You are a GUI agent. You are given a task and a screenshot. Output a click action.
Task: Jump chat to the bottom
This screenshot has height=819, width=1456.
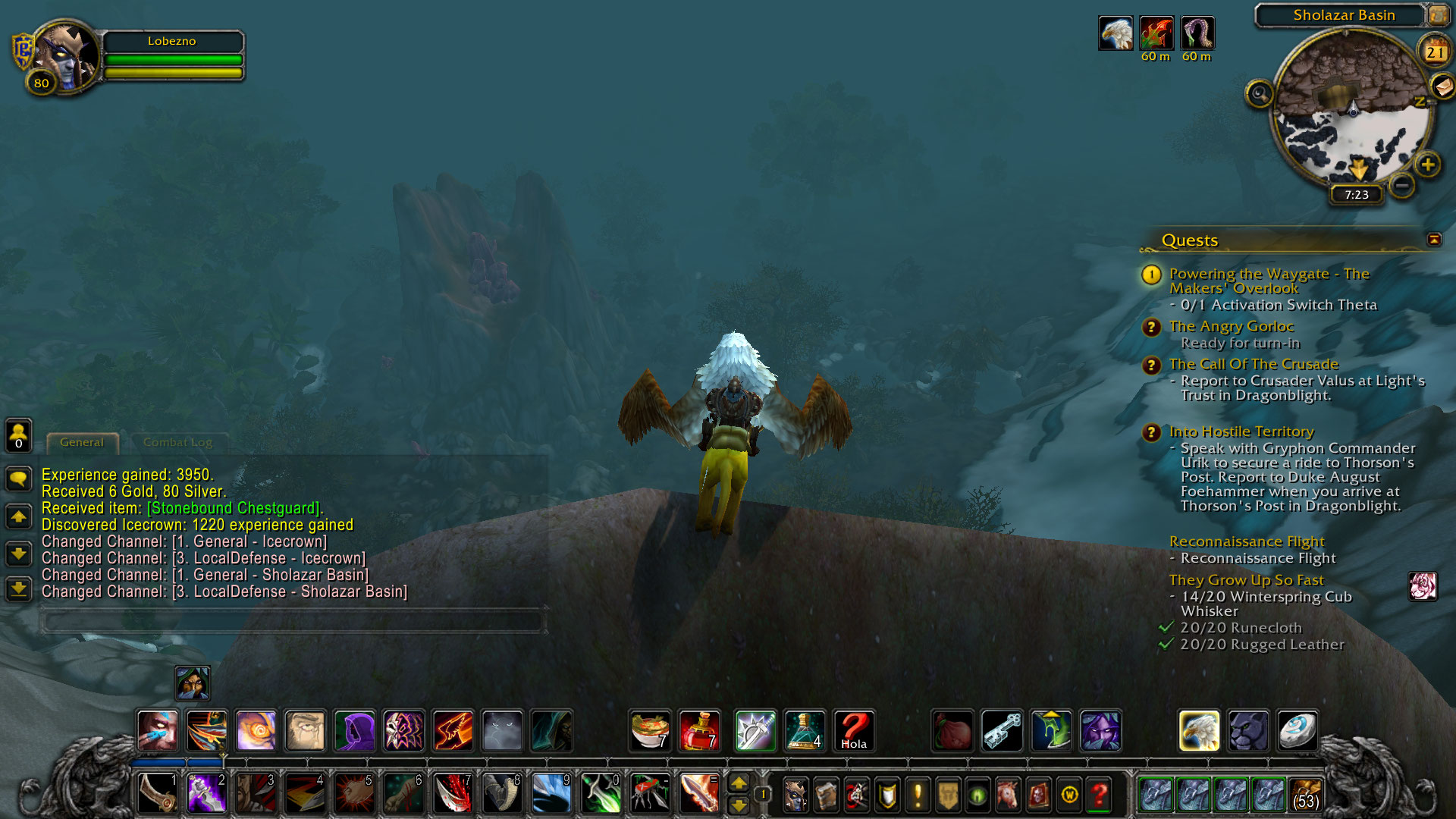click(18, 588)
